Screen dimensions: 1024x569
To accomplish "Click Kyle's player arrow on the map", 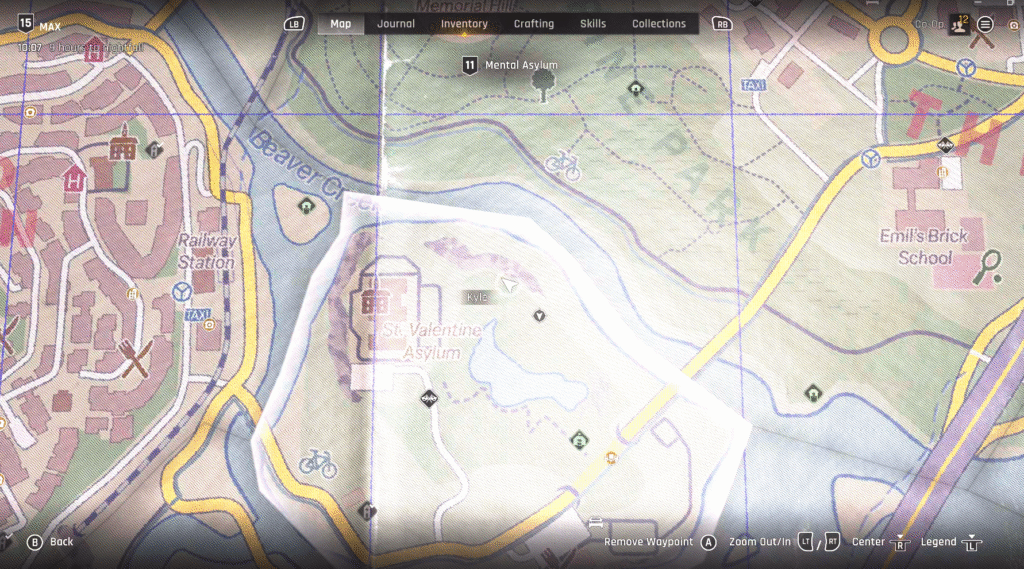I will click(x=511, y=286).
